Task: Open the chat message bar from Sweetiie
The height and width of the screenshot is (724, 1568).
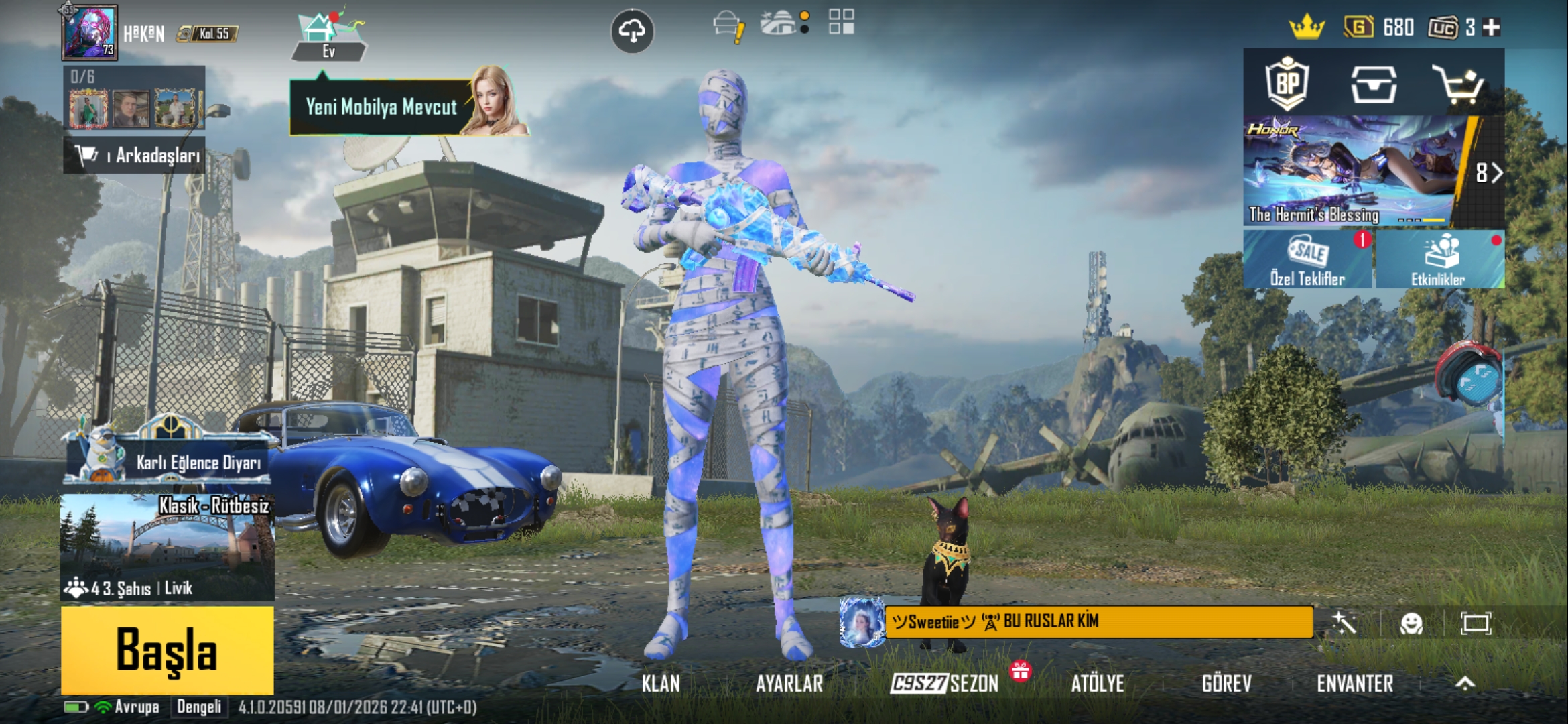Action: tap(1098, 621)
